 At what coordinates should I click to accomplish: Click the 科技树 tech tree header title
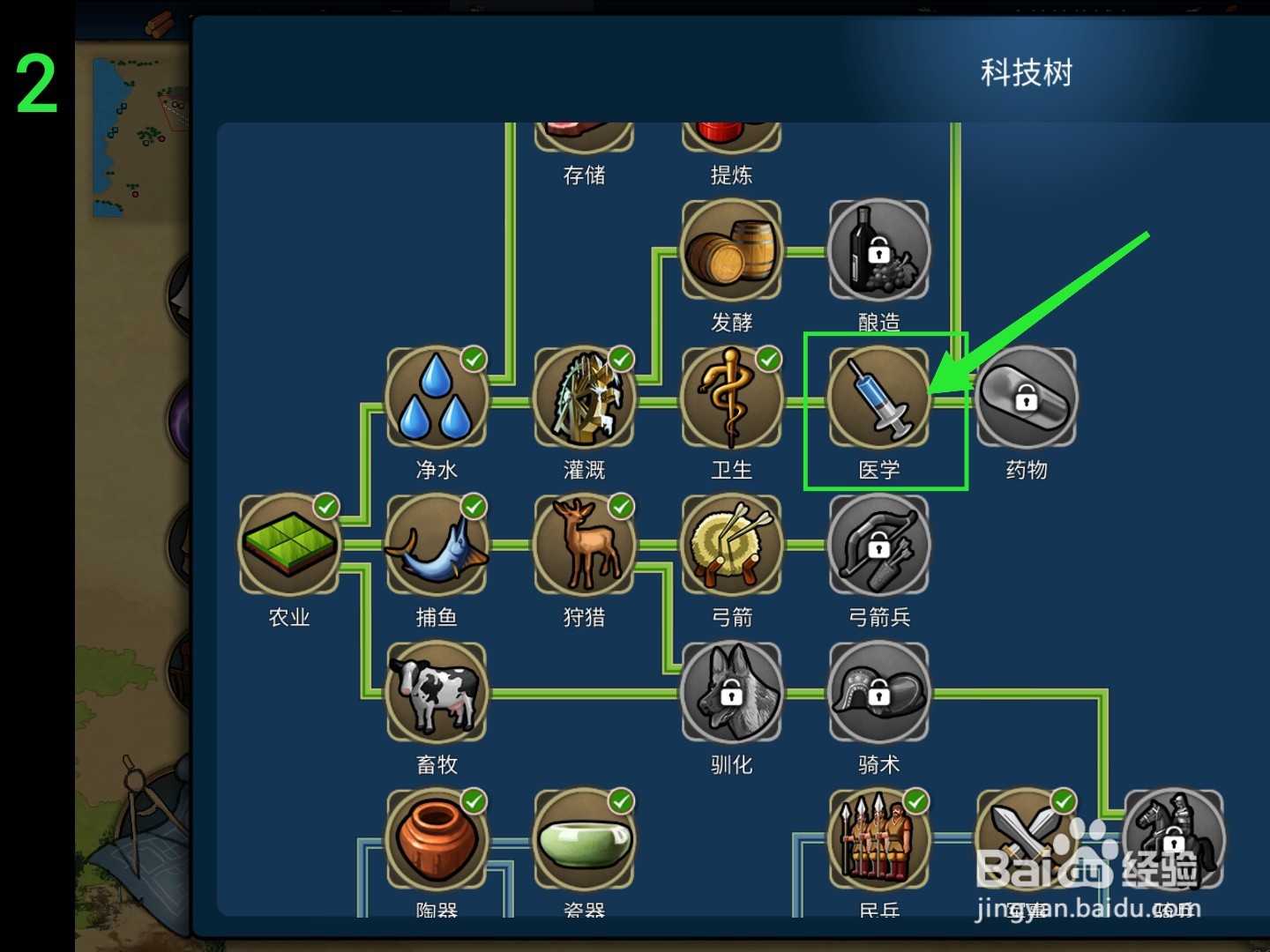1026,73
